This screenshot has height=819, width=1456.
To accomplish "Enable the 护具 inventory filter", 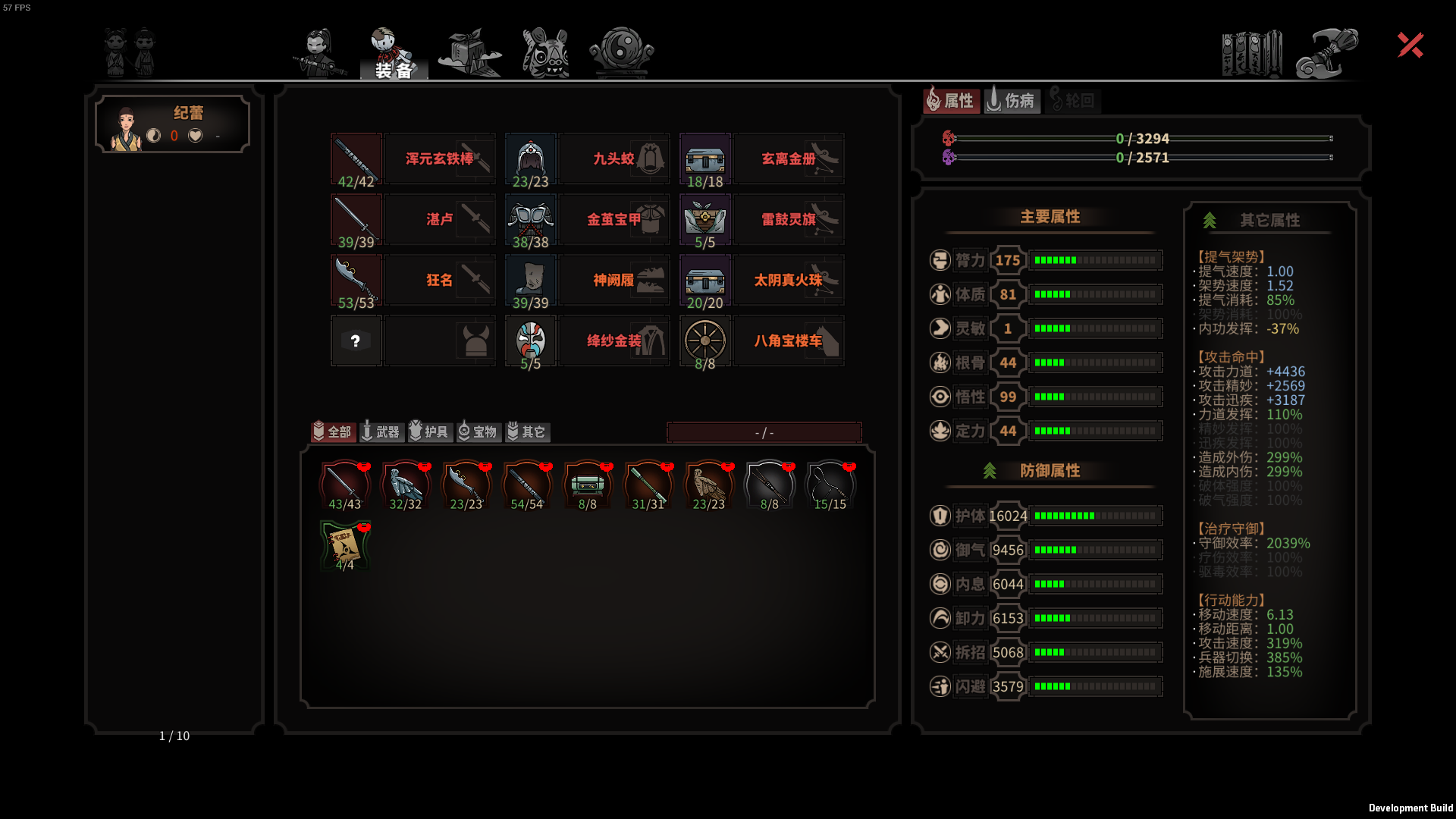I will click(x=429, y=432).
